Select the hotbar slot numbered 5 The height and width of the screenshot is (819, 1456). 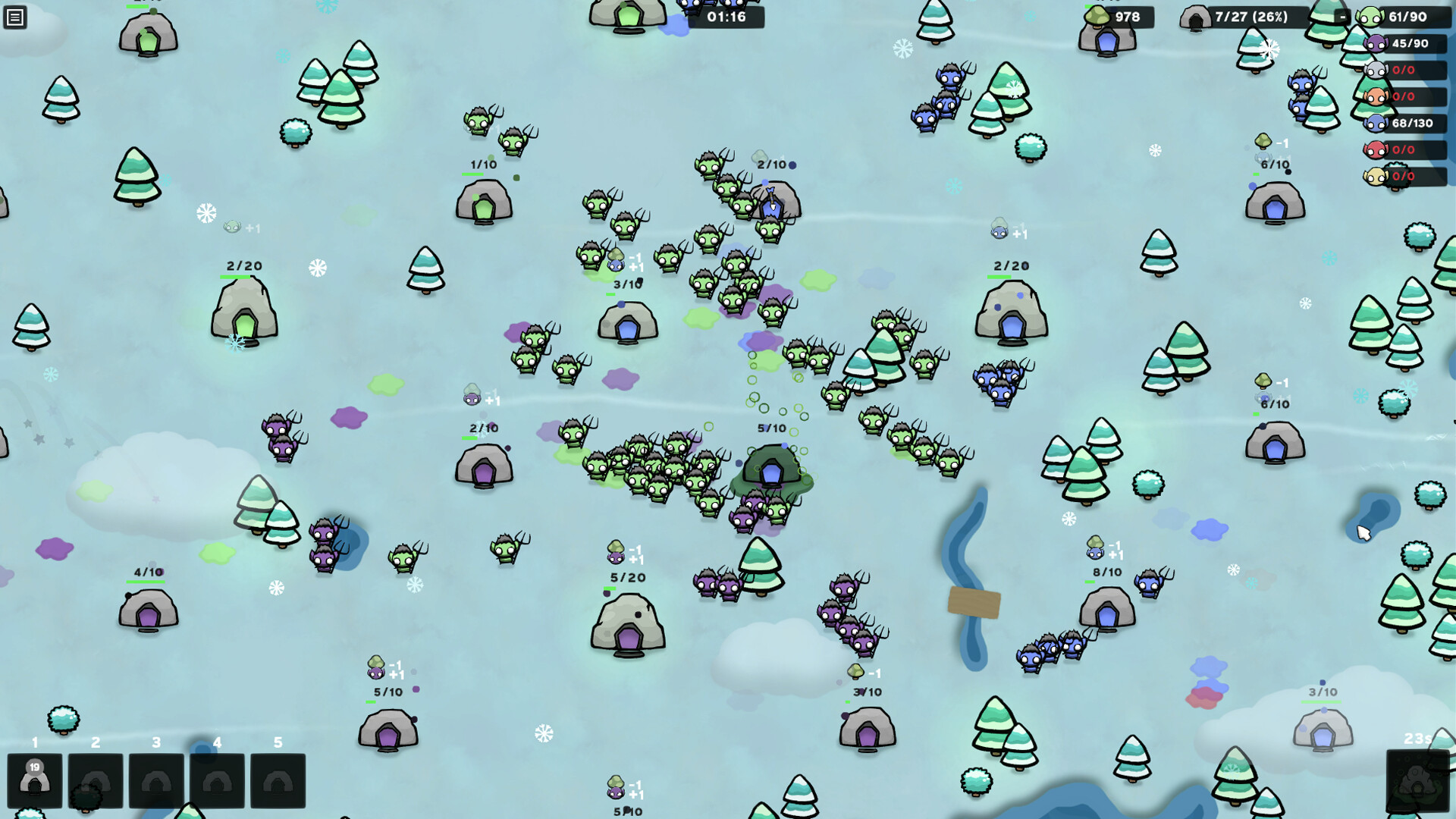pos(278,780)
